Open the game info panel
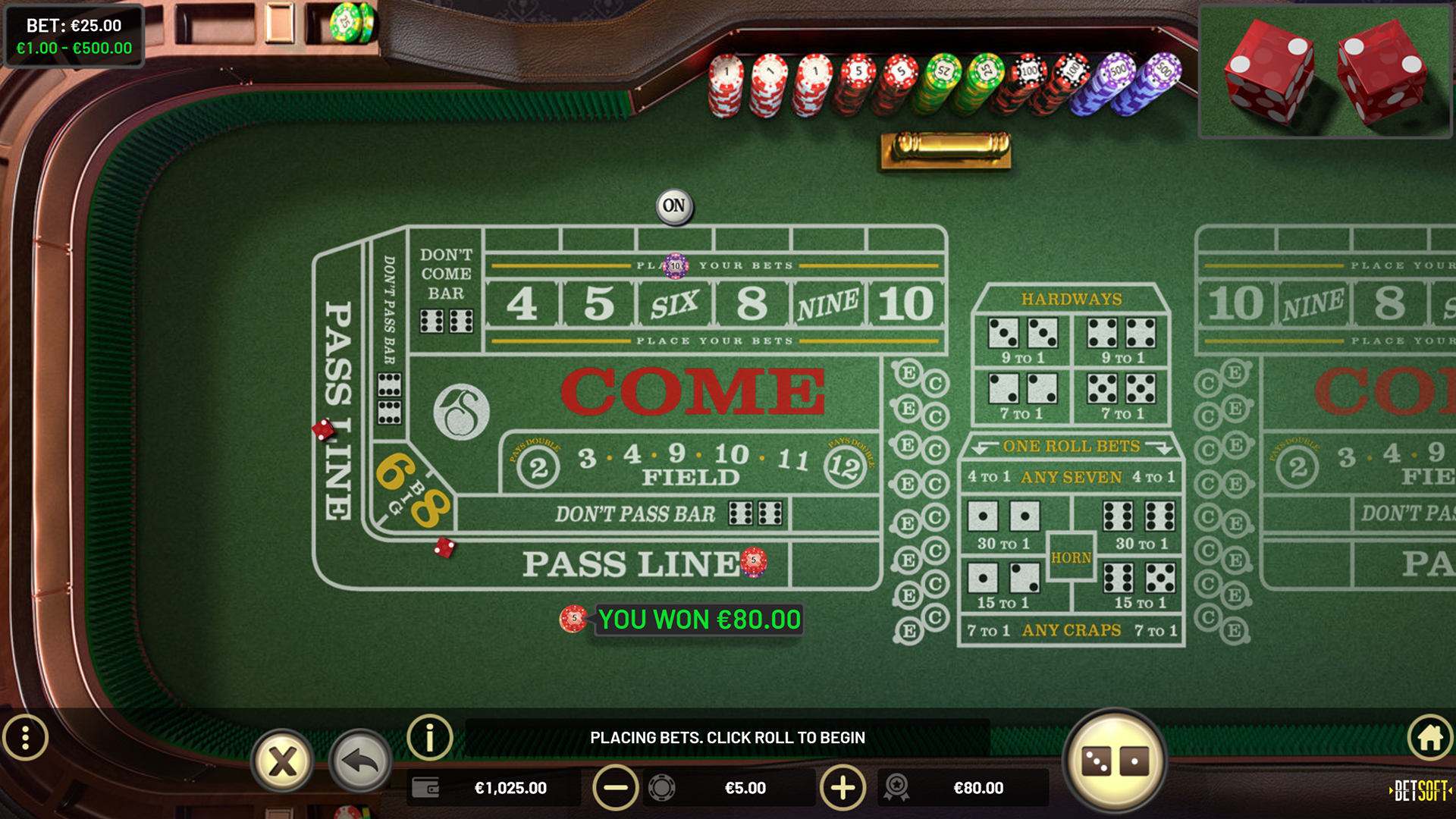This screenshot has width=1456, height=819. (x=429, y=736)
